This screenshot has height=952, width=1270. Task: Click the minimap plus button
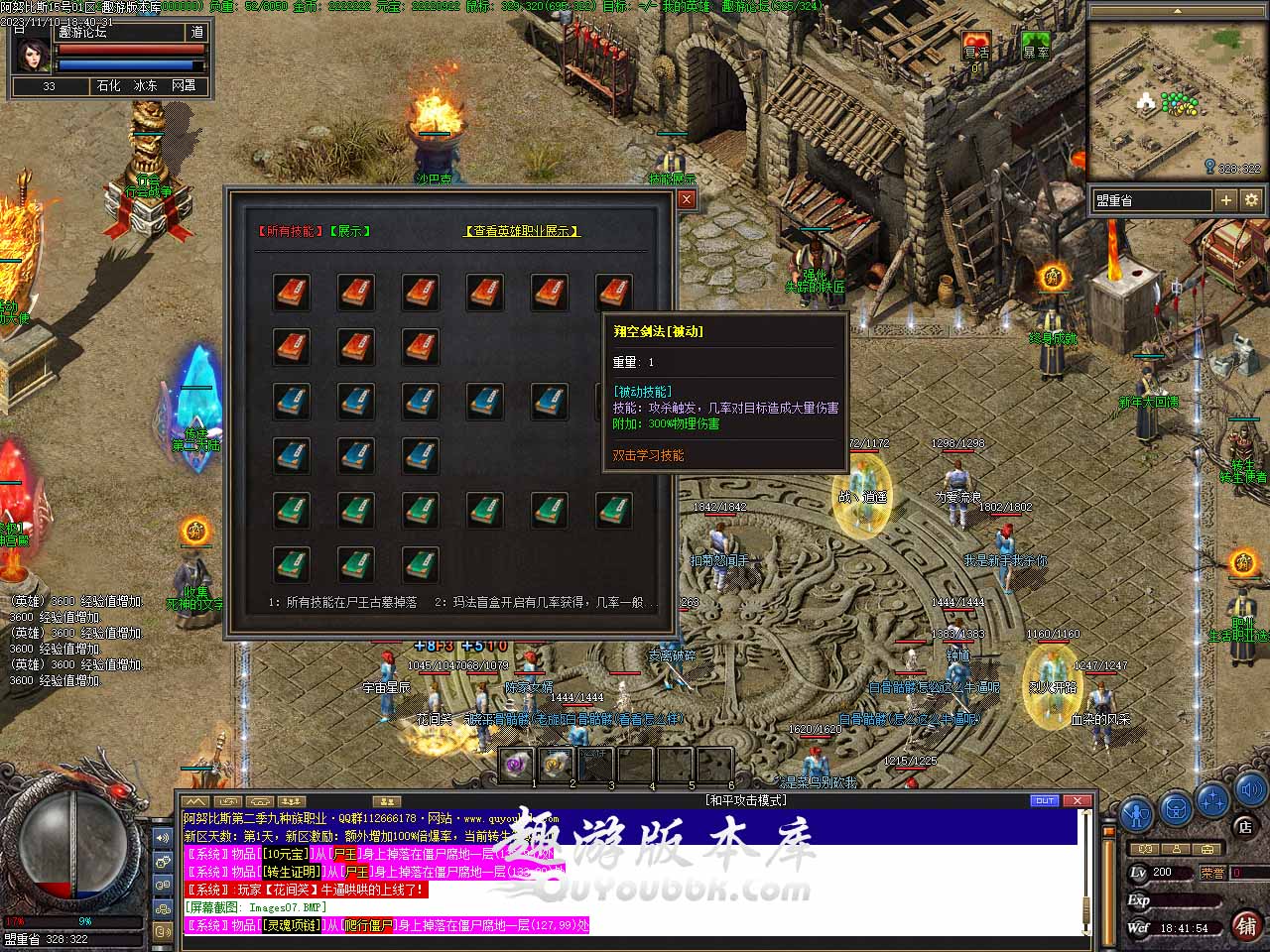pyautogui.click(x=1226, y=200)
